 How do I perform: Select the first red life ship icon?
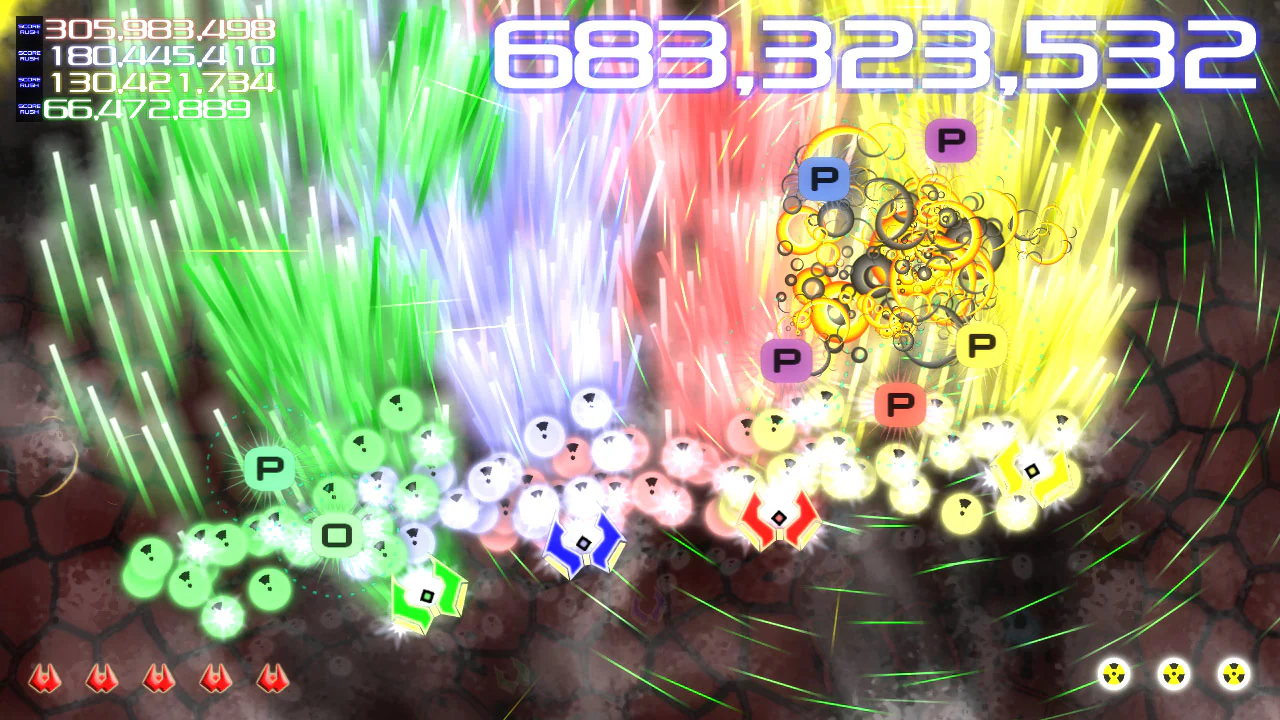coord(43,679)
